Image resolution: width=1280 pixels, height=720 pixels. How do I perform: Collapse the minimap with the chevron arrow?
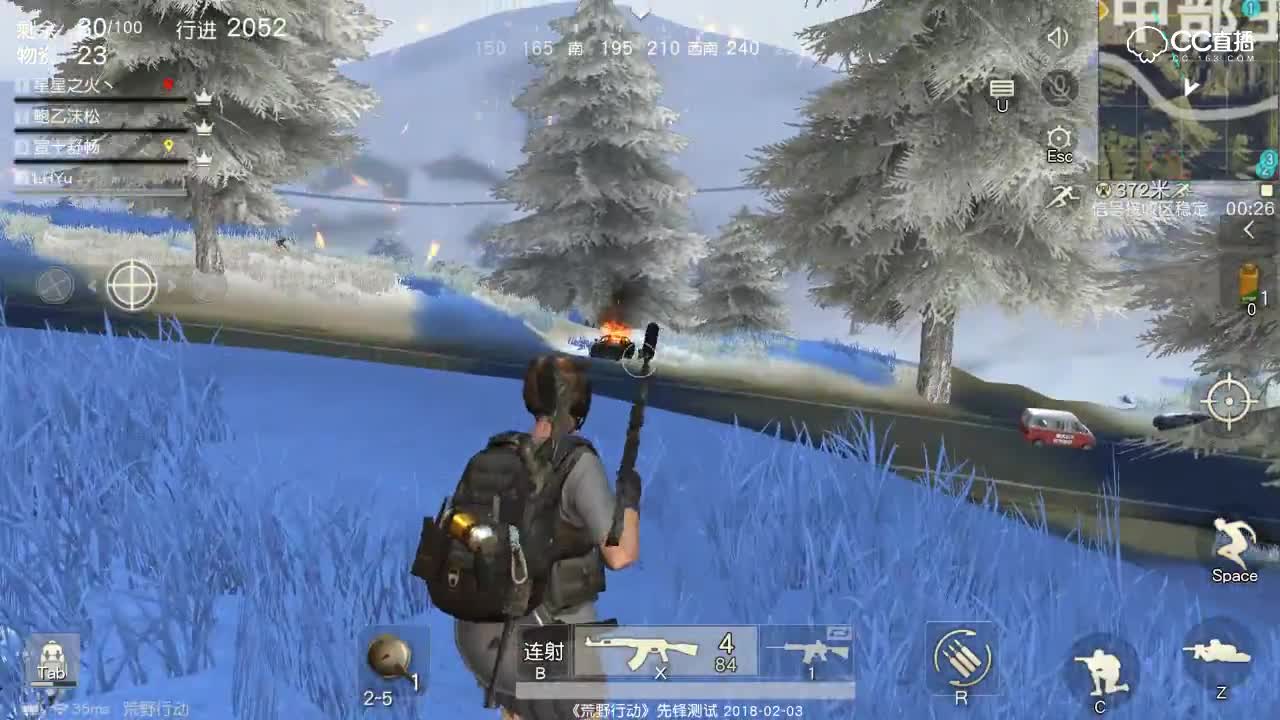[1248, 228]
